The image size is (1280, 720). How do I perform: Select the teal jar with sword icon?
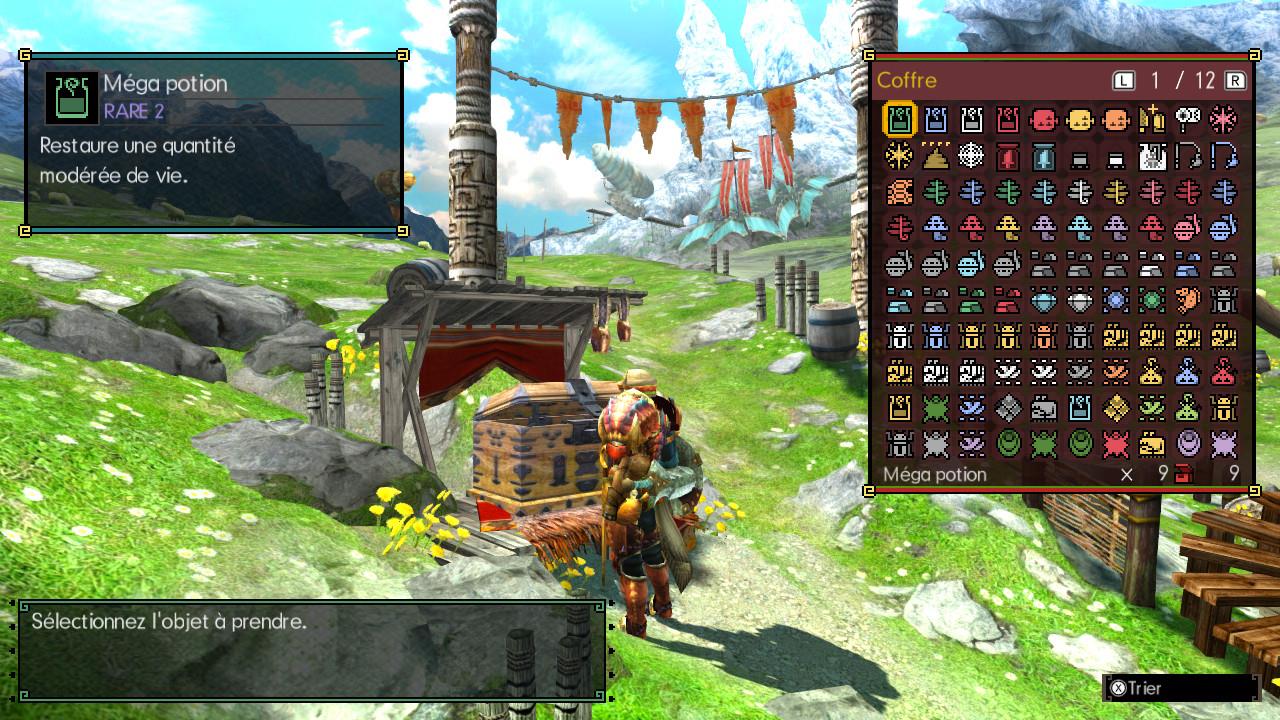(x=1044, y=156)
